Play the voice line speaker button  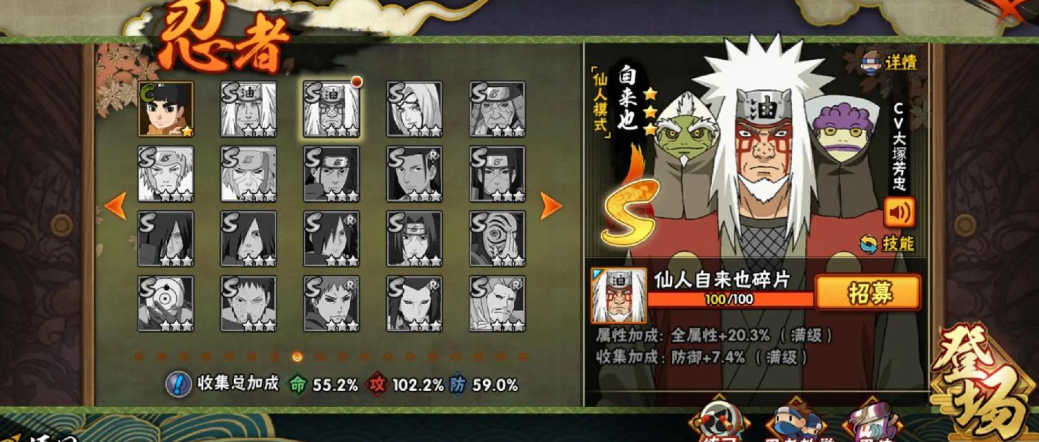click(899, 212)
